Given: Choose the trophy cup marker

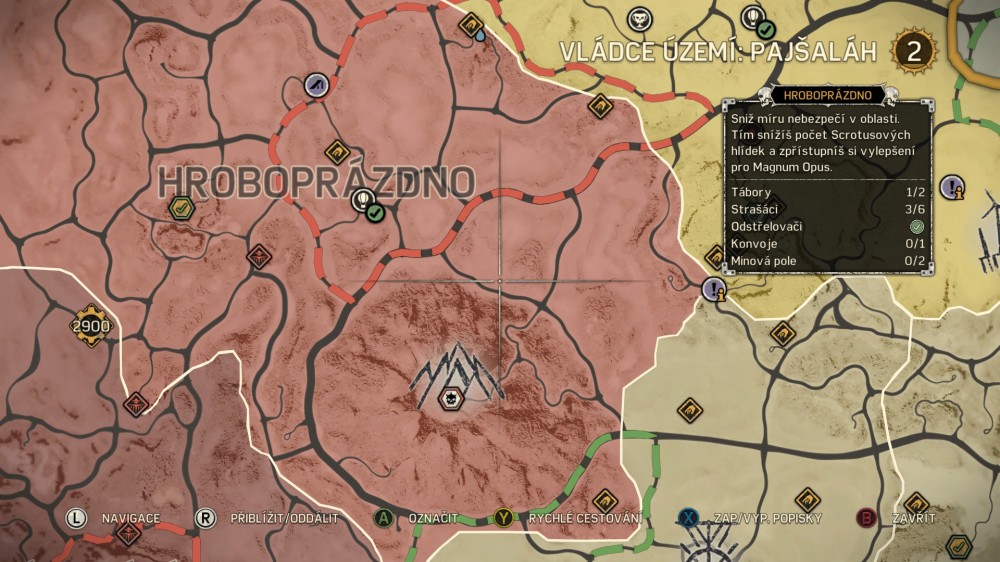Looking at the screenshot, I should pos(638,19).
